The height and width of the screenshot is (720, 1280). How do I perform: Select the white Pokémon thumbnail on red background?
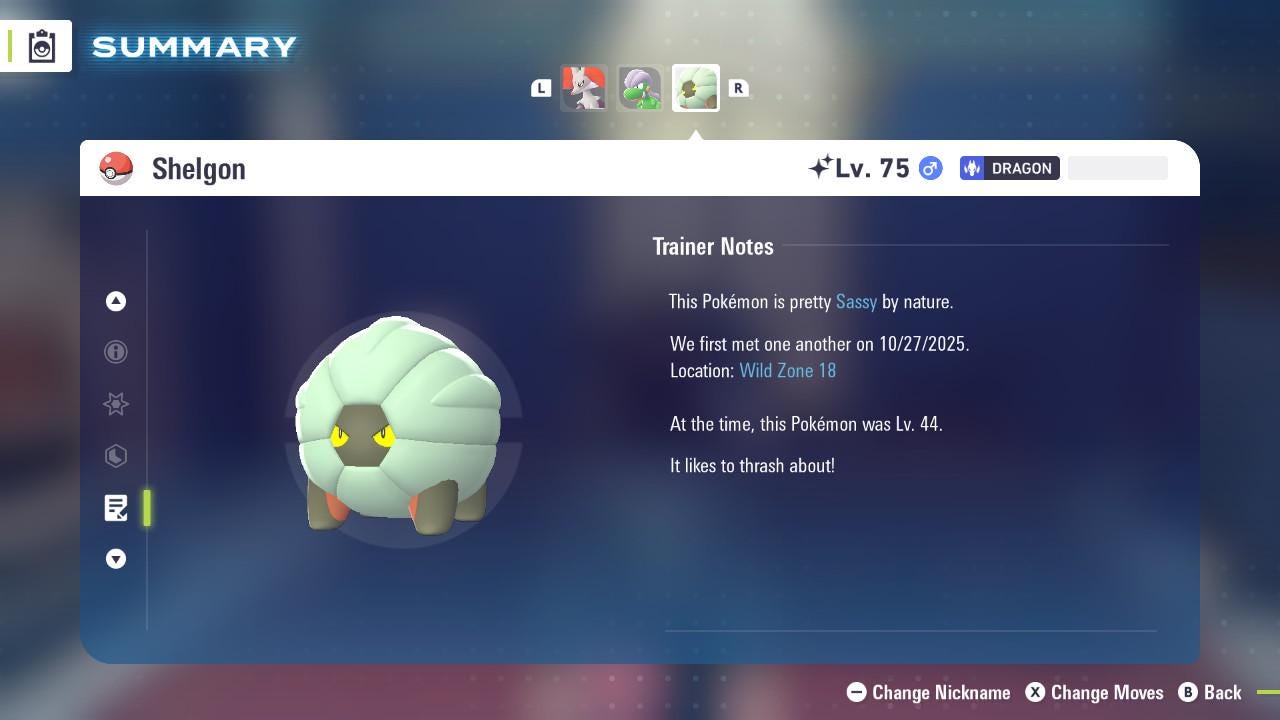(x=584, y=88)
